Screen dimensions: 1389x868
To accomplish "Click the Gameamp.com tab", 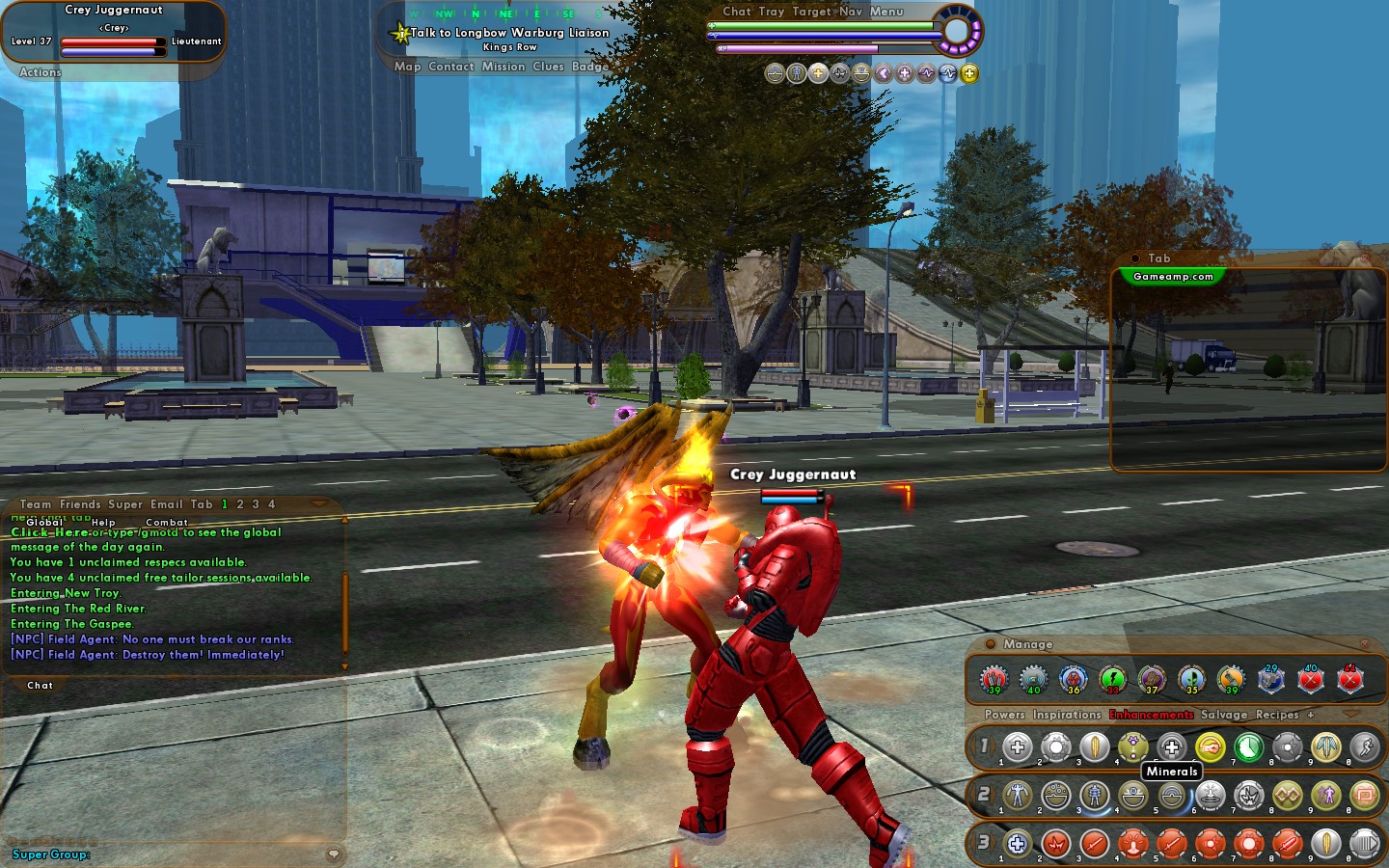I will pyautogui.click(x=1173, y=277).
